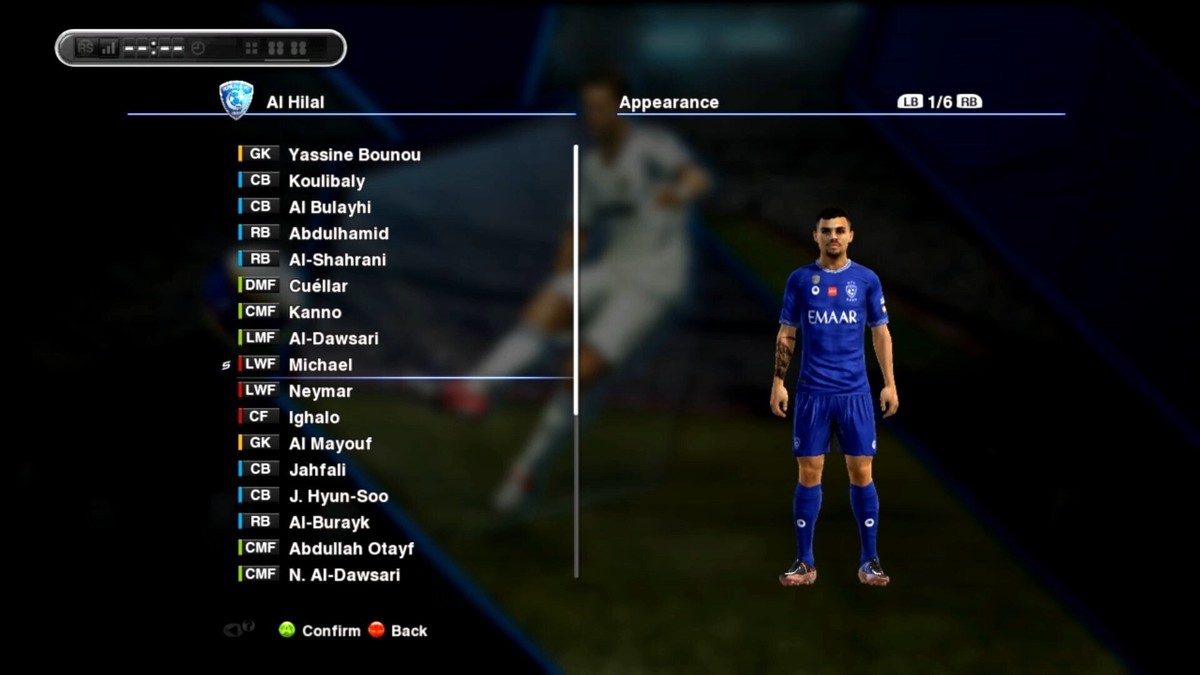Select the highlighted player Michael
Image resolution: width=1200 pixels, height=675 pixels.
[320, 365]
